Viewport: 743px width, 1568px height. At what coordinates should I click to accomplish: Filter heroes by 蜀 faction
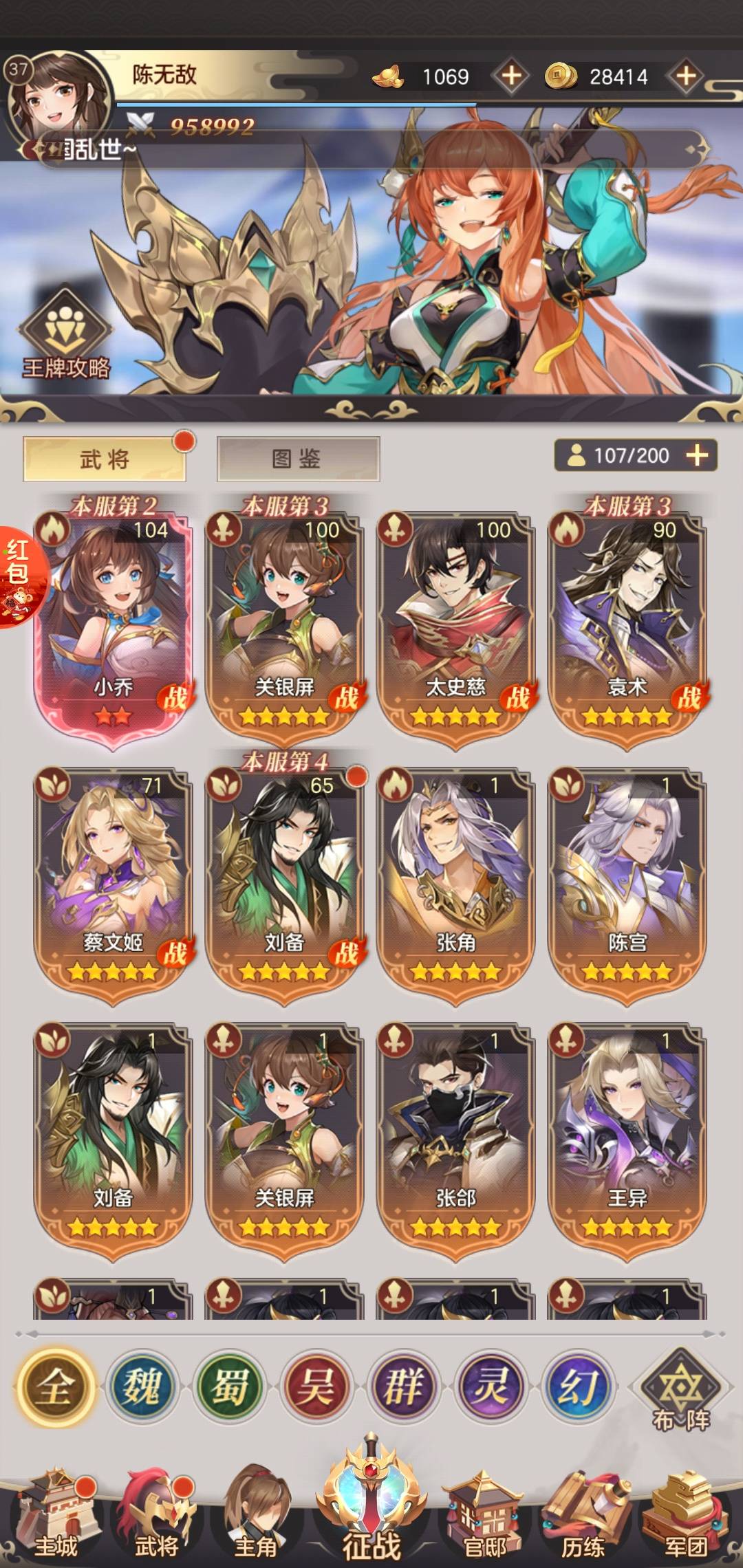[229, 1386]
